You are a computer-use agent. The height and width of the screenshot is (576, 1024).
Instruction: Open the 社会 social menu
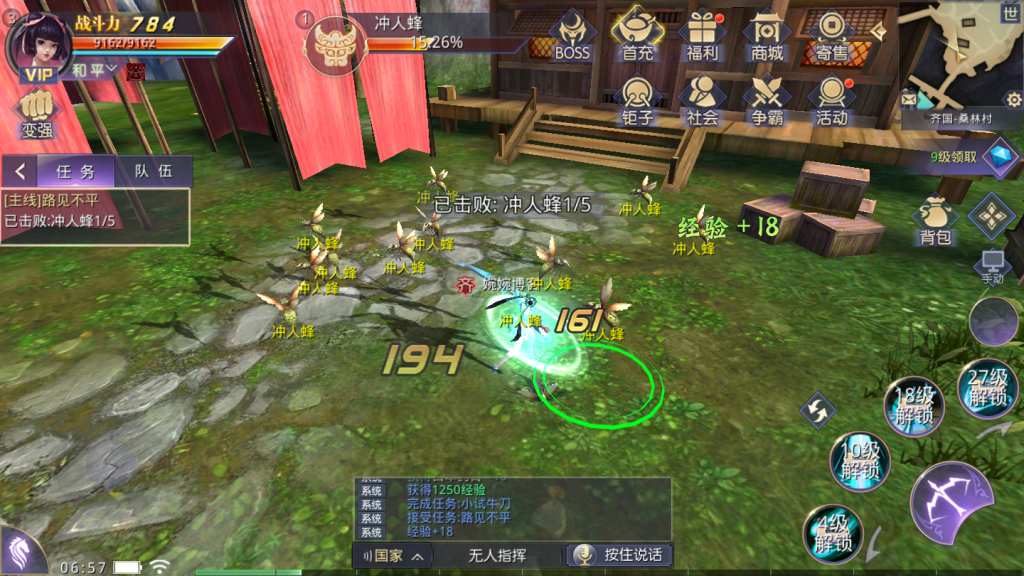(x=703, y=100)
